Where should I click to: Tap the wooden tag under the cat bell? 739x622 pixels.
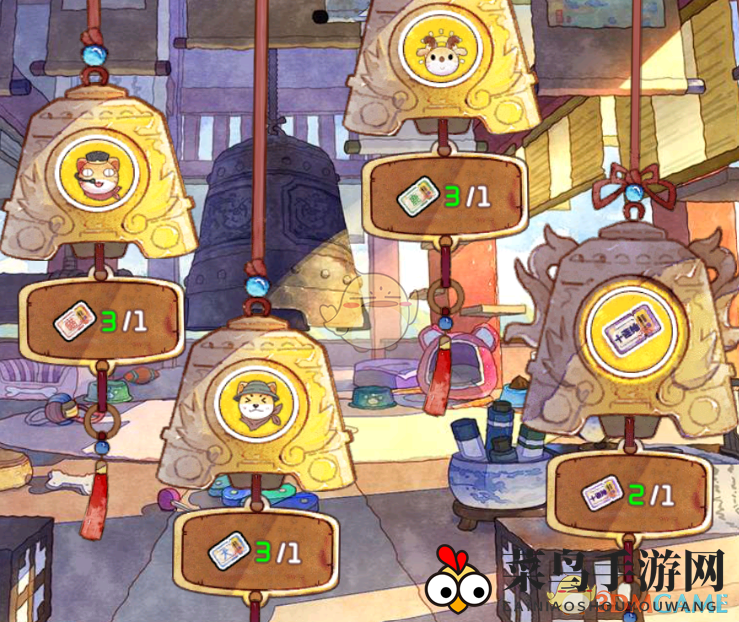pyautogui.click(x=102, y=322)
